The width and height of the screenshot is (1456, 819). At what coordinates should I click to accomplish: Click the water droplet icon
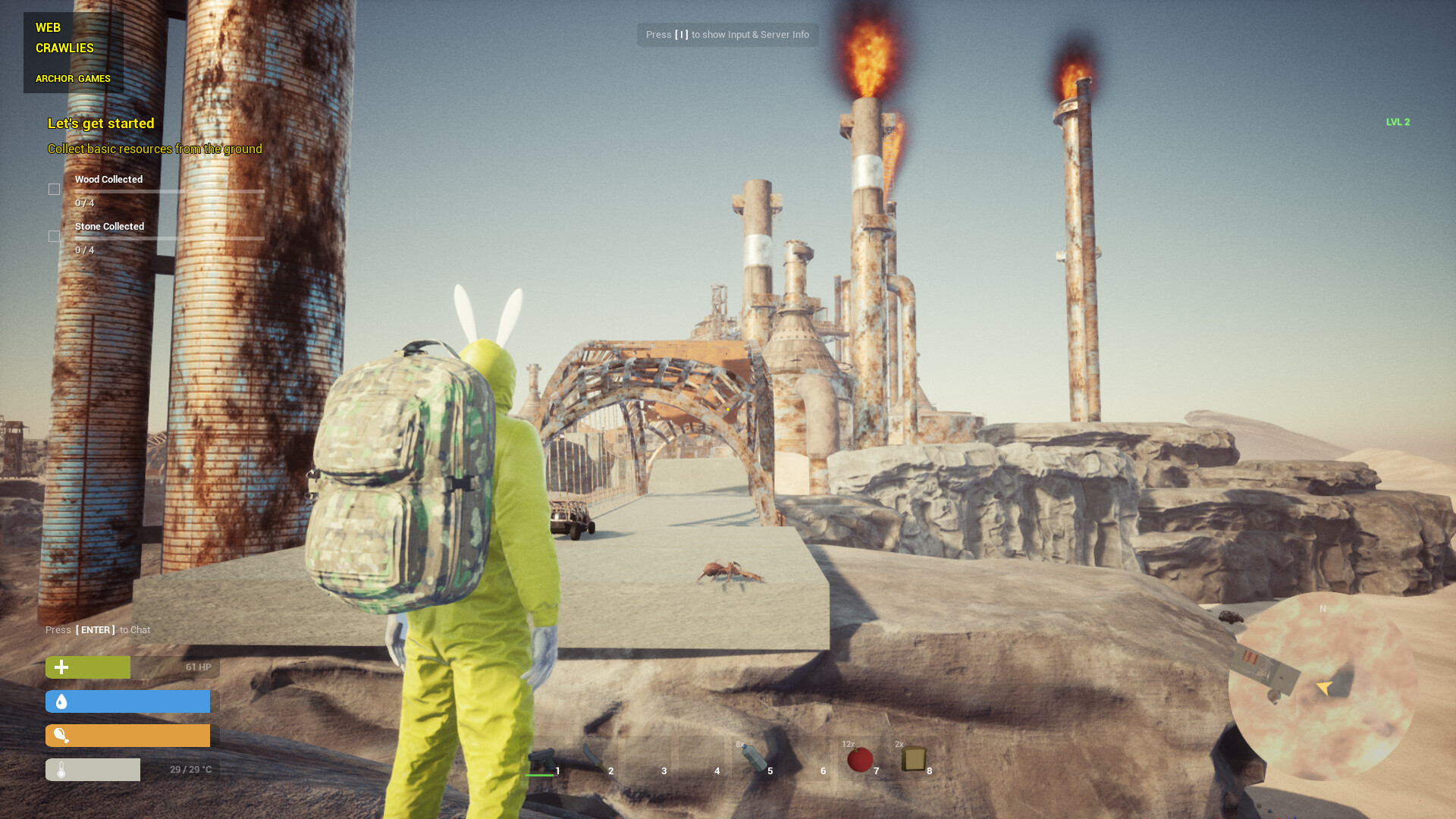pyautogui.click(x=61, y=701)
